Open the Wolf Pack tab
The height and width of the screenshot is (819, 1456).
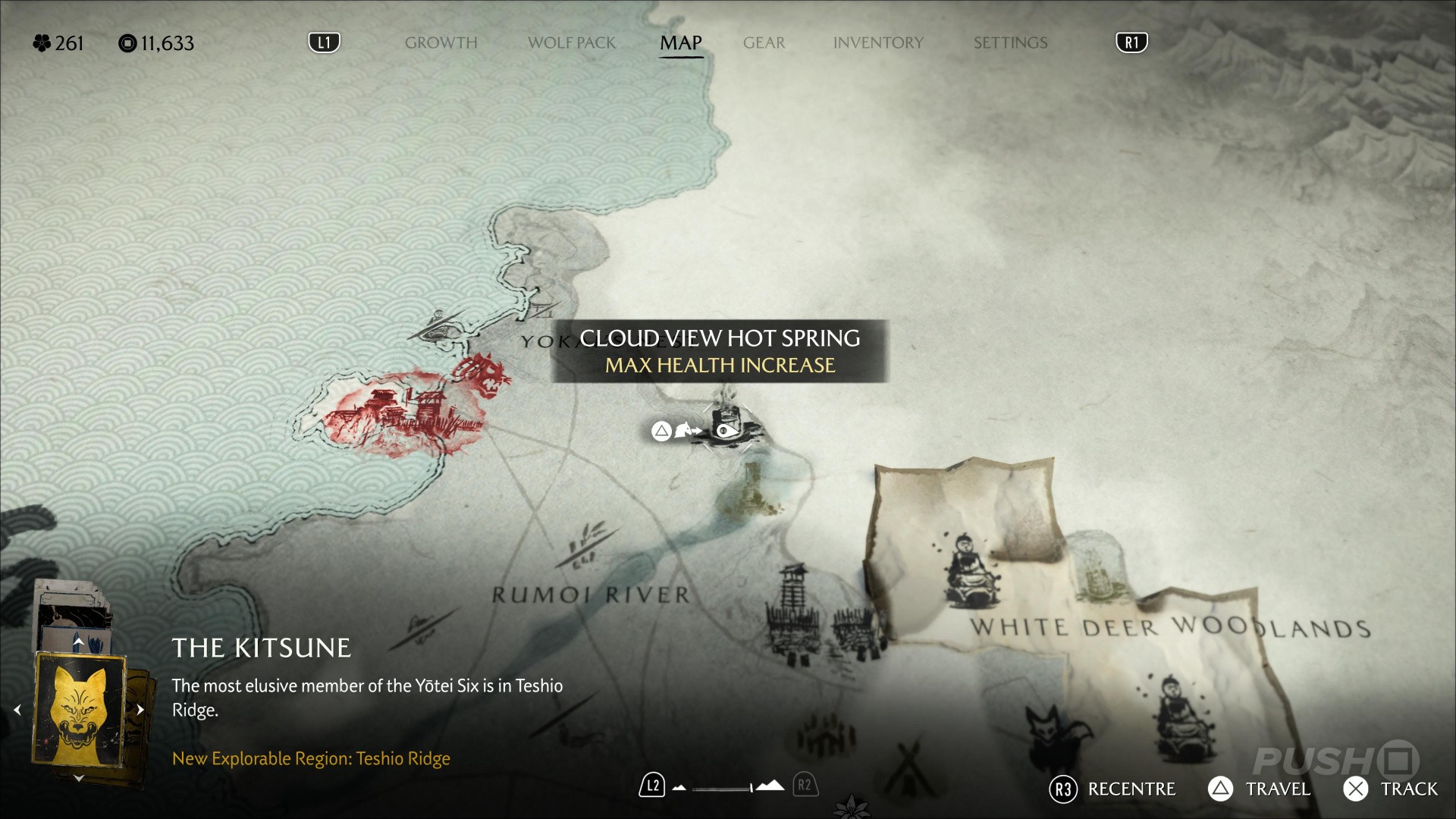coord(572,43)
